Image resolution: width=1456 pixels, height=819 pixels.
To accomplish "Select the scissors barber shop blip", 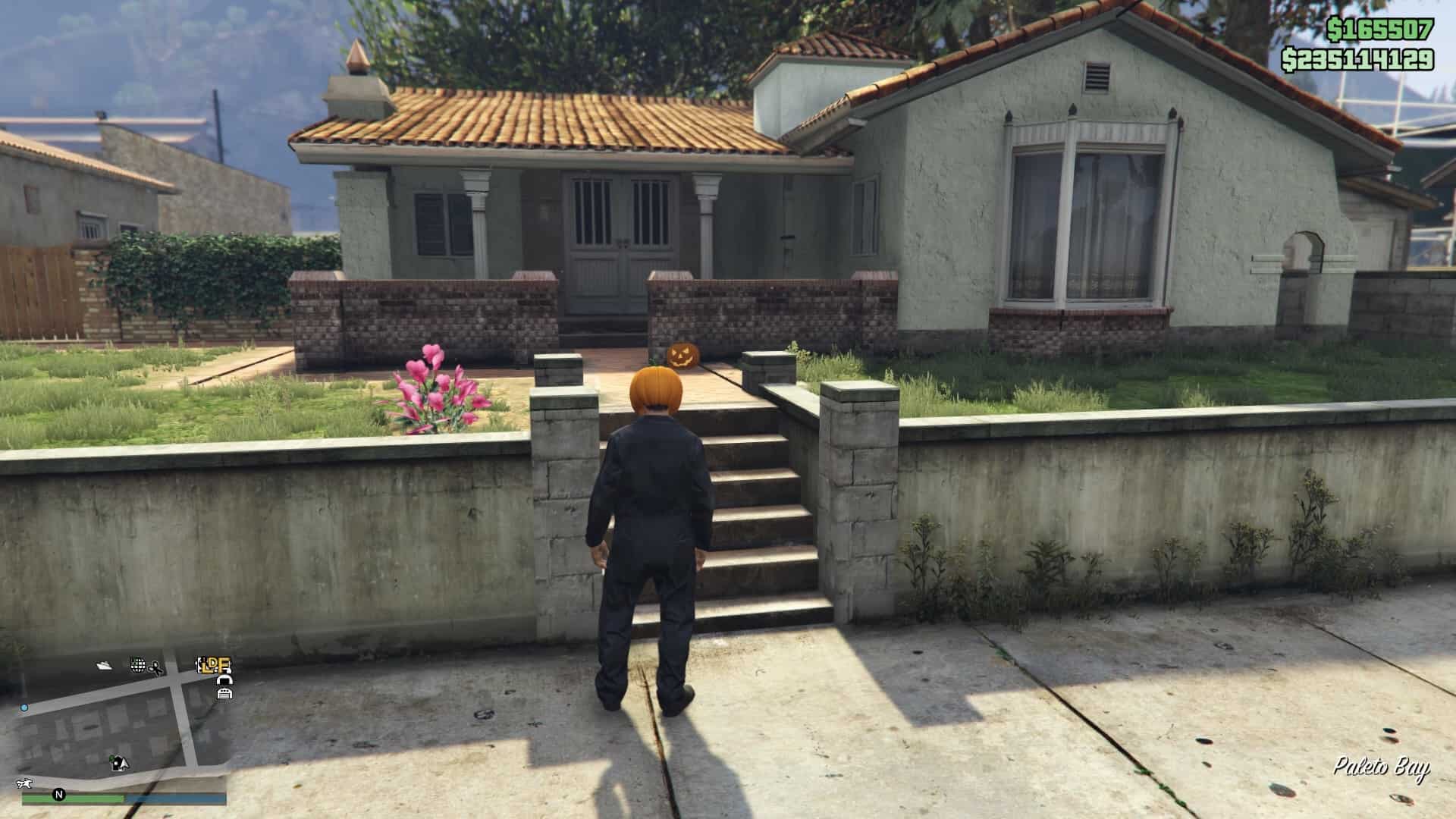I will click(155, 667).
